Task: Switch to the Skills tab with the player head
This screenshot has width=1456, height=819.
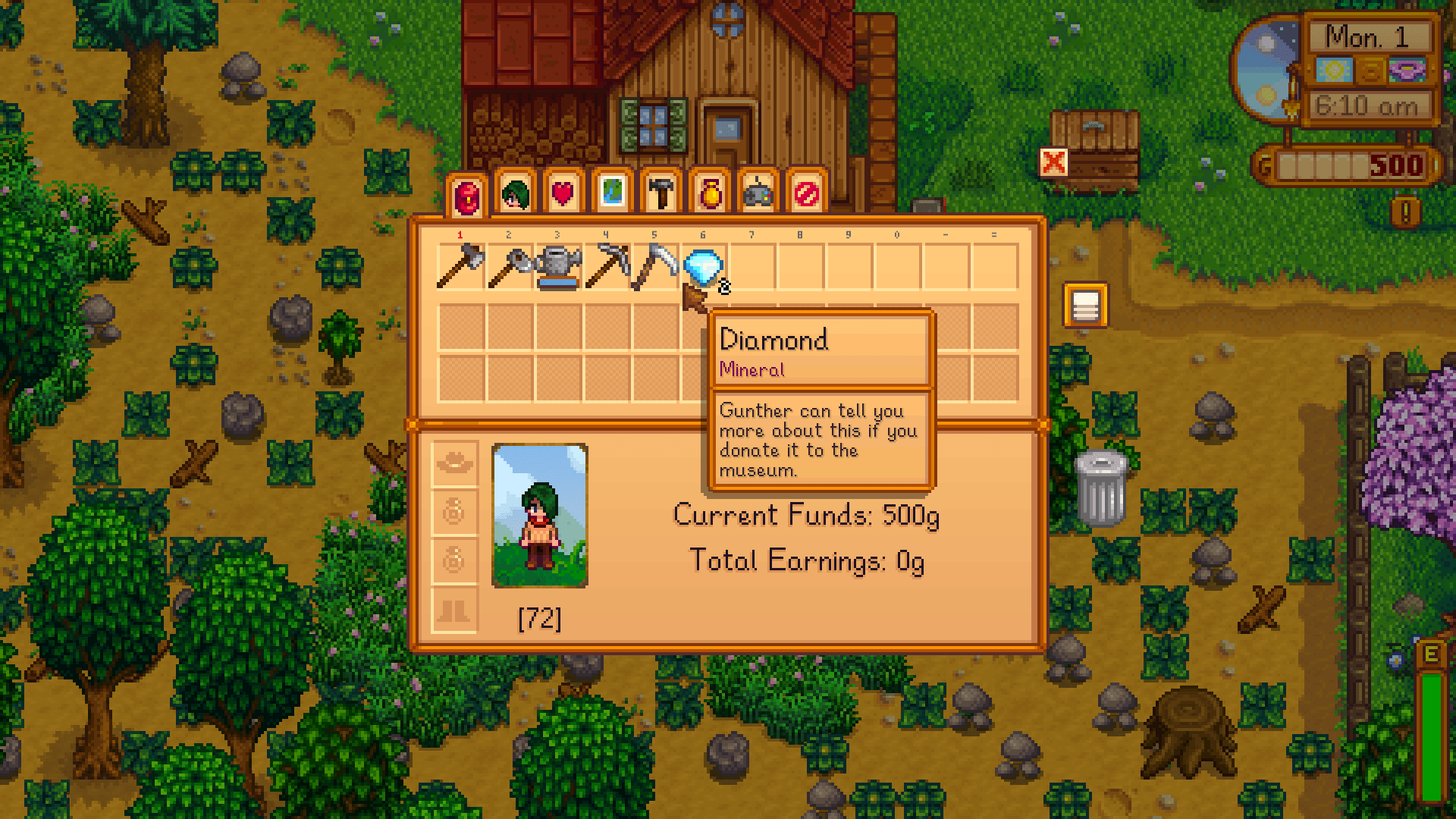Action: 516,193
